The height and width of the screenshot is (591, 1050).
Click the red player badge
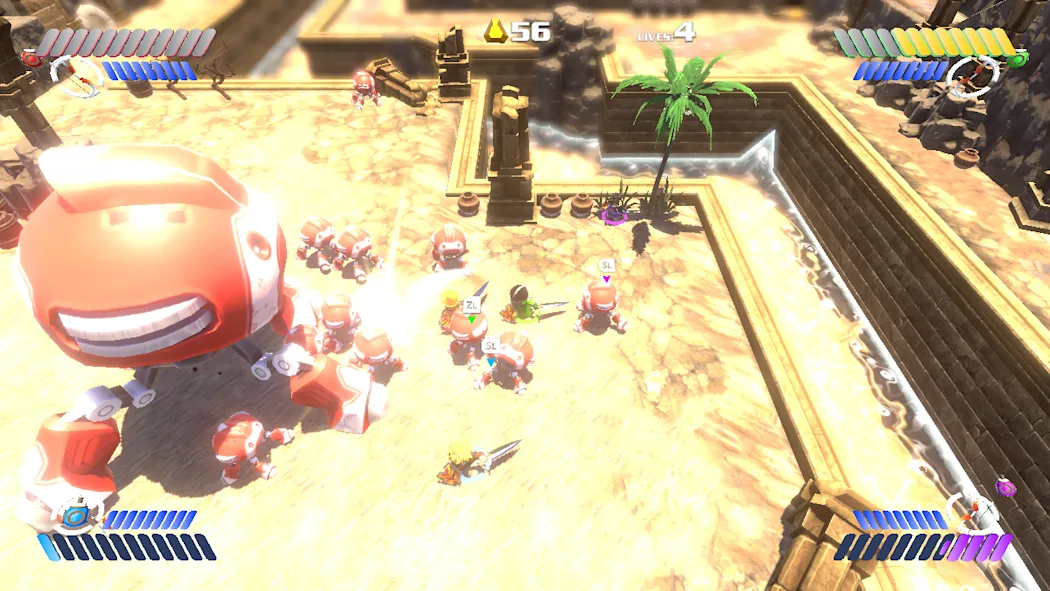tap(30, 59)
